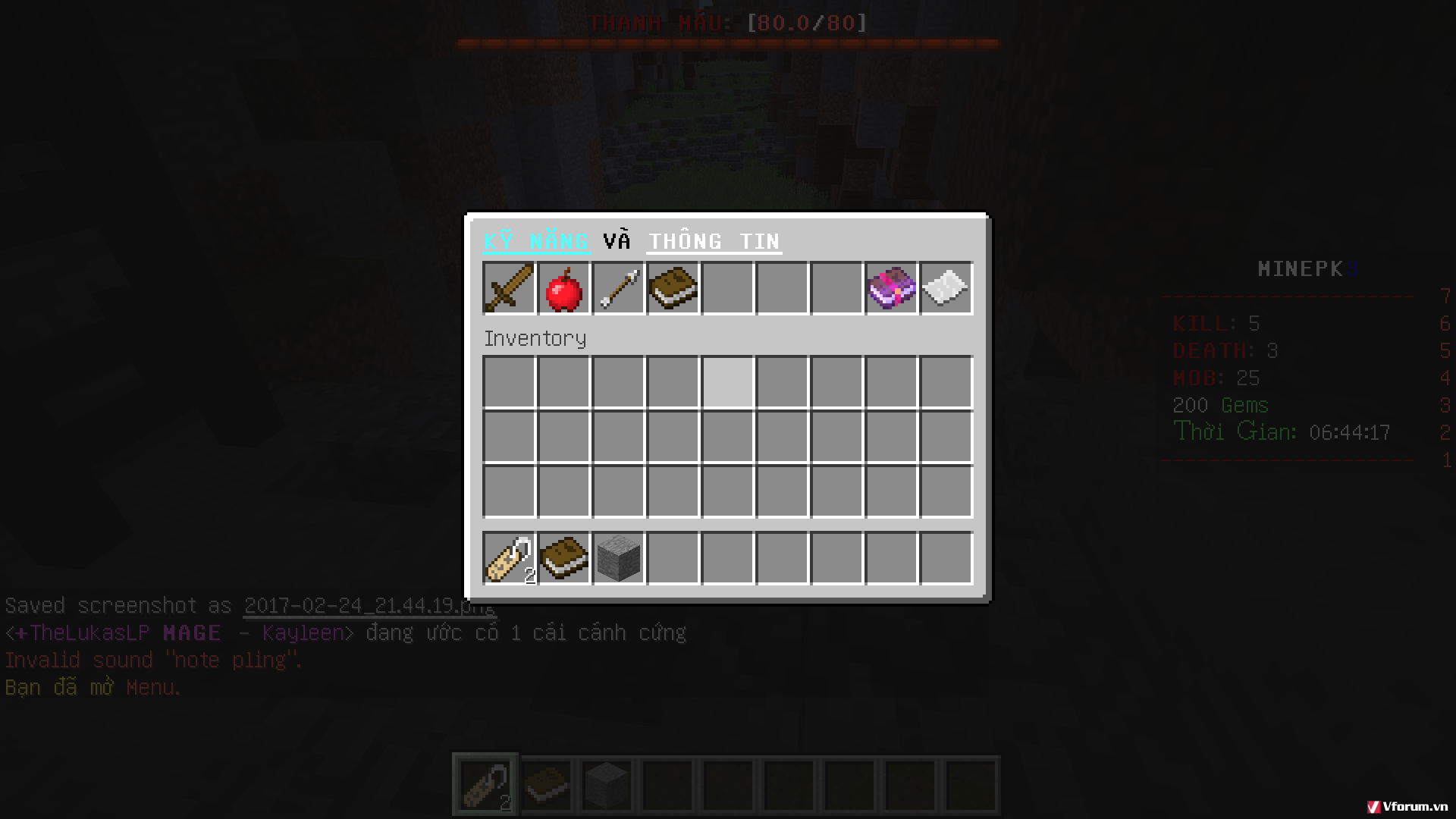Select the stack of 2 name tags in inventory

(x=508, y=559)
